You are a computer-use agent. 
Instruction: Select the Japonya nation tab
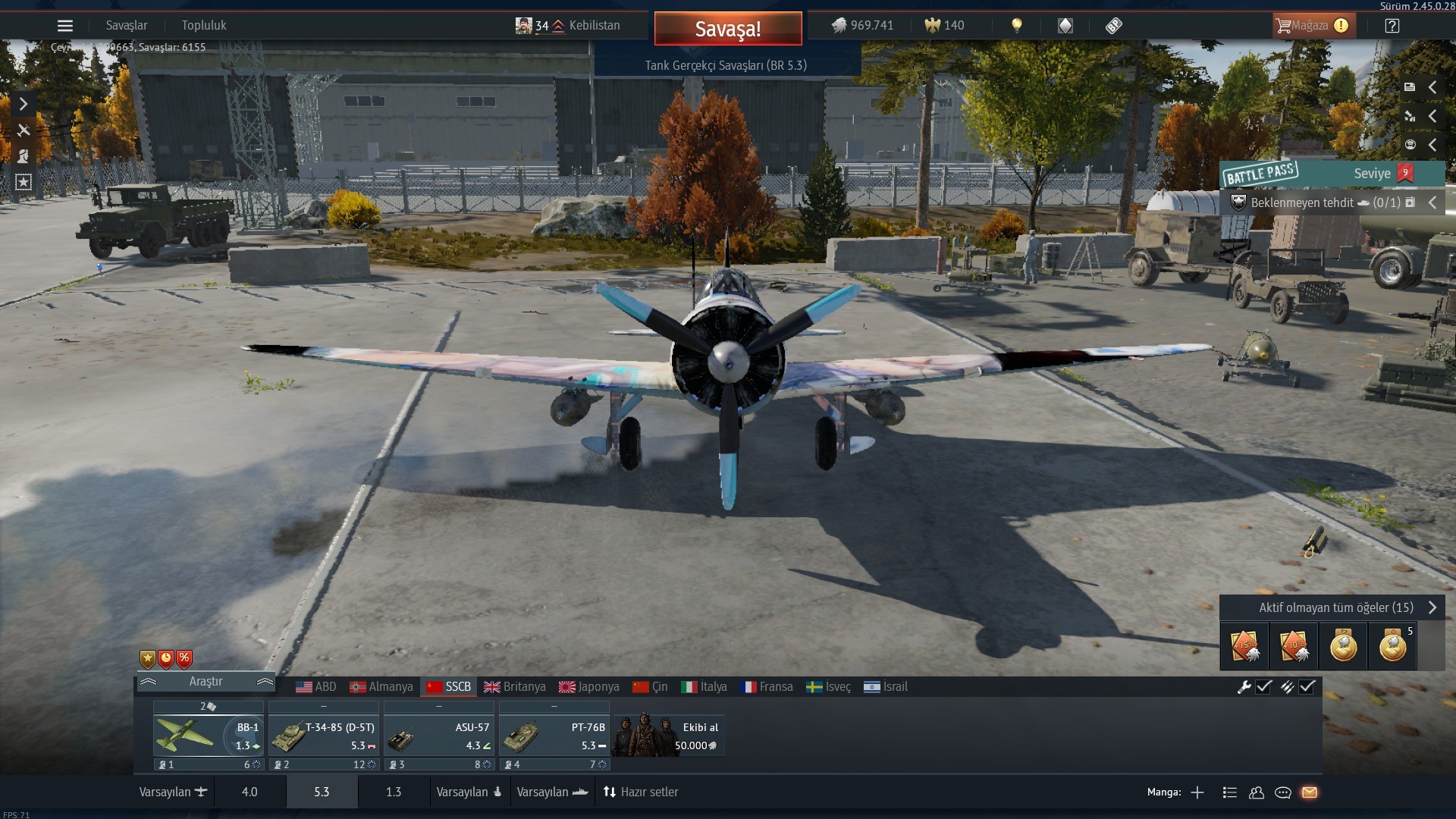[589, 687]
